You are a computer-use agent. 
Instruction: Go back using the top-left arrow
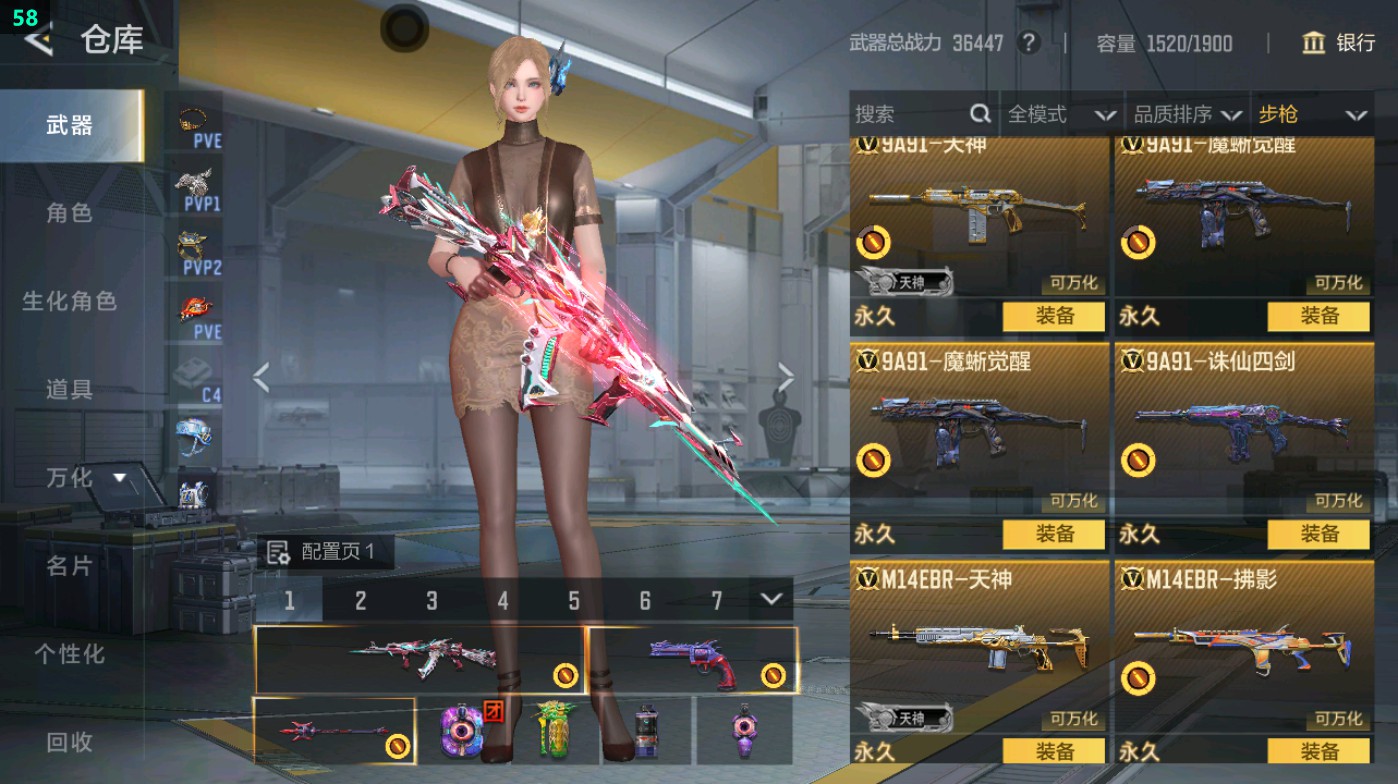coord(38,40)
